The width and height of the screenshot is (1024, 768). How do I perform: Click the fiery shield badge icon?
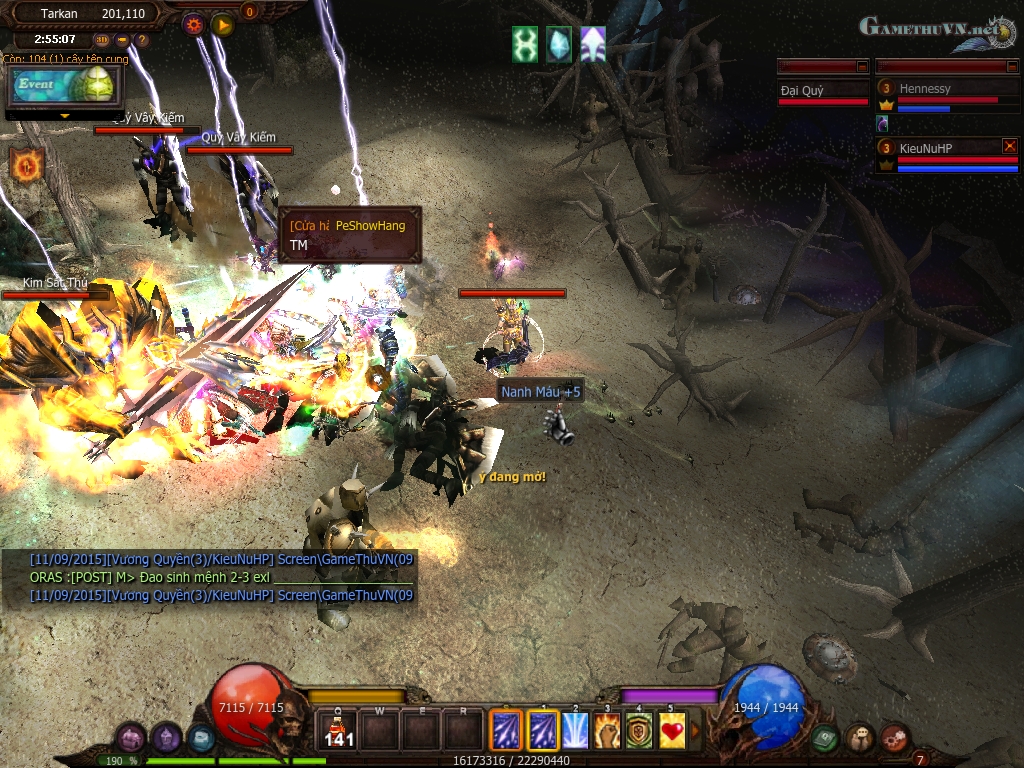[x=27, y=164]
